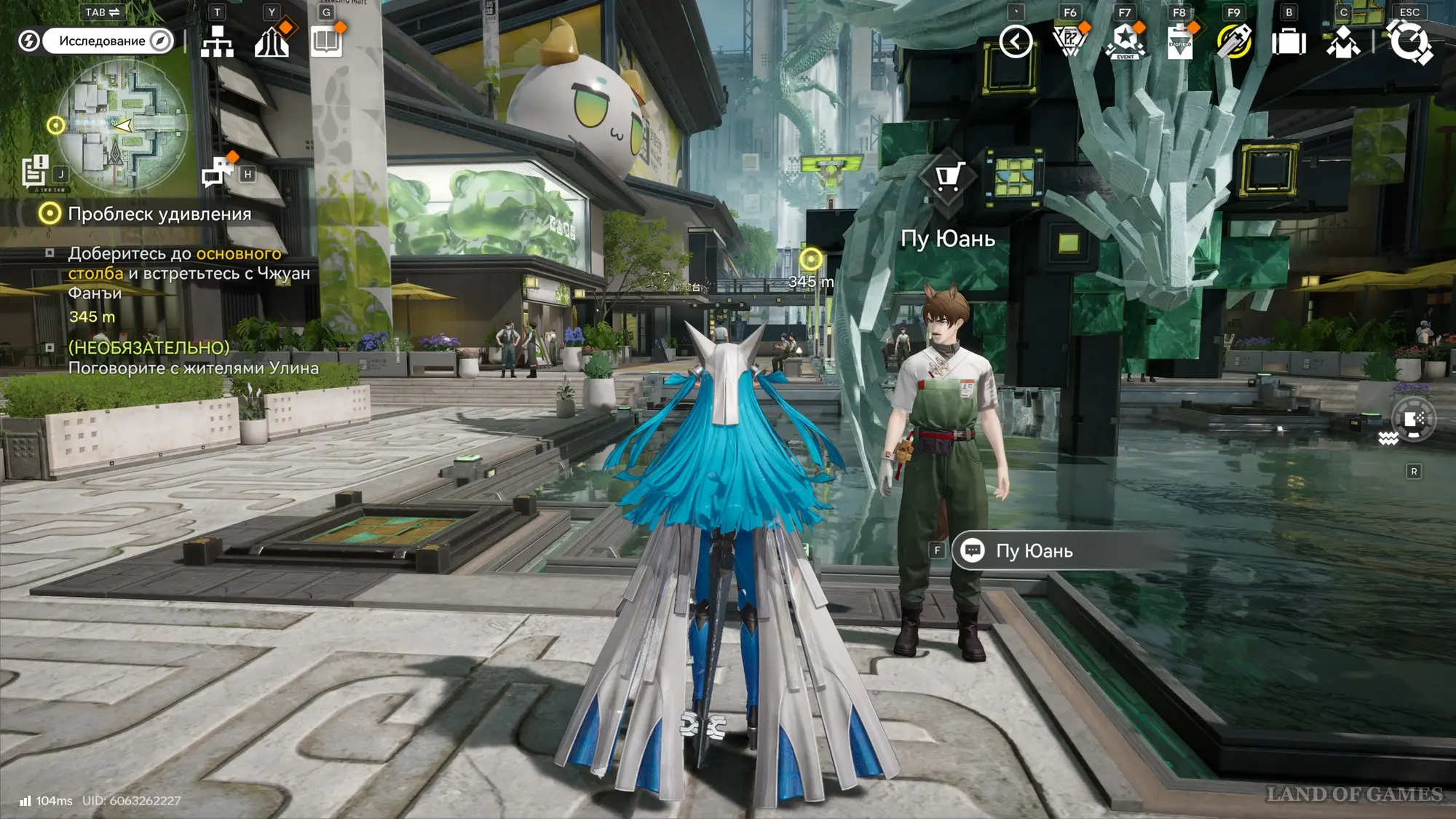This screenshot has height=819, width=1456.
Task: Open the suitcase backpack icon
Action: click(x=1289, y=41)
